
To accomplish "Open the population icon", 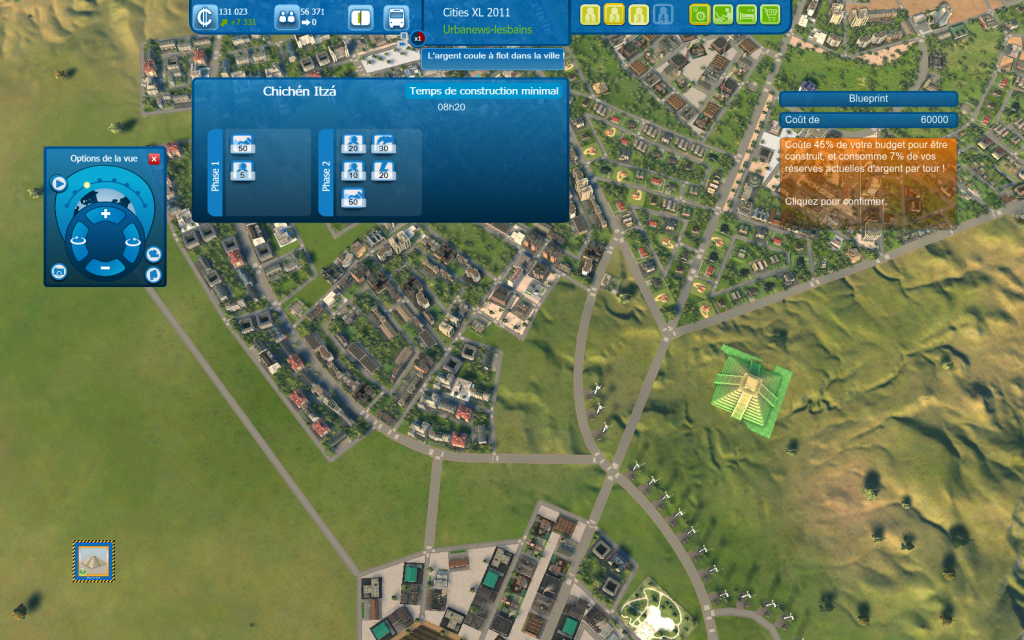I will pos(286,17).
